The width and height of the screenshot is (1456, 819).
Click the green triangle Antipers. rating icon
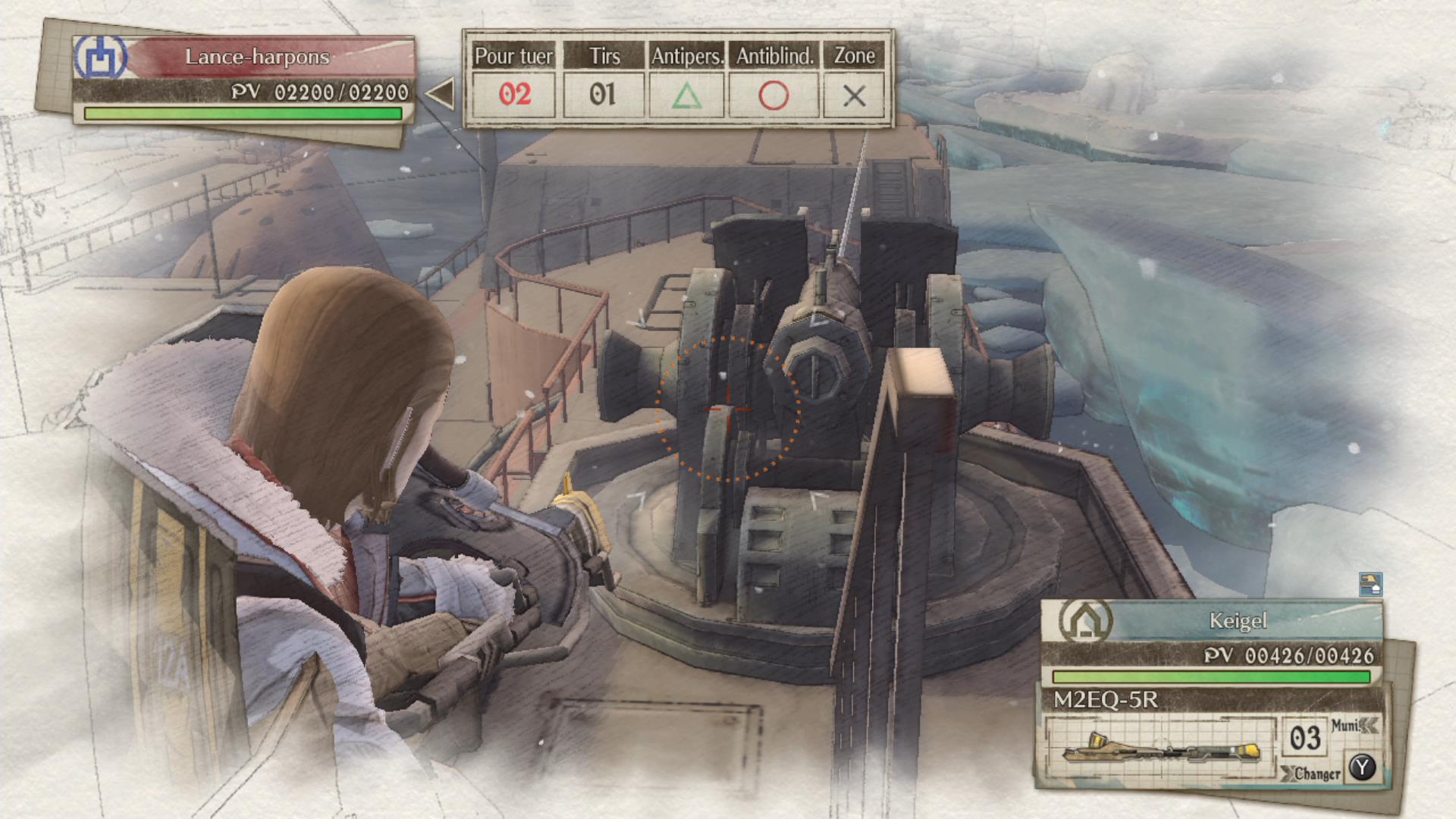(685, 96)
